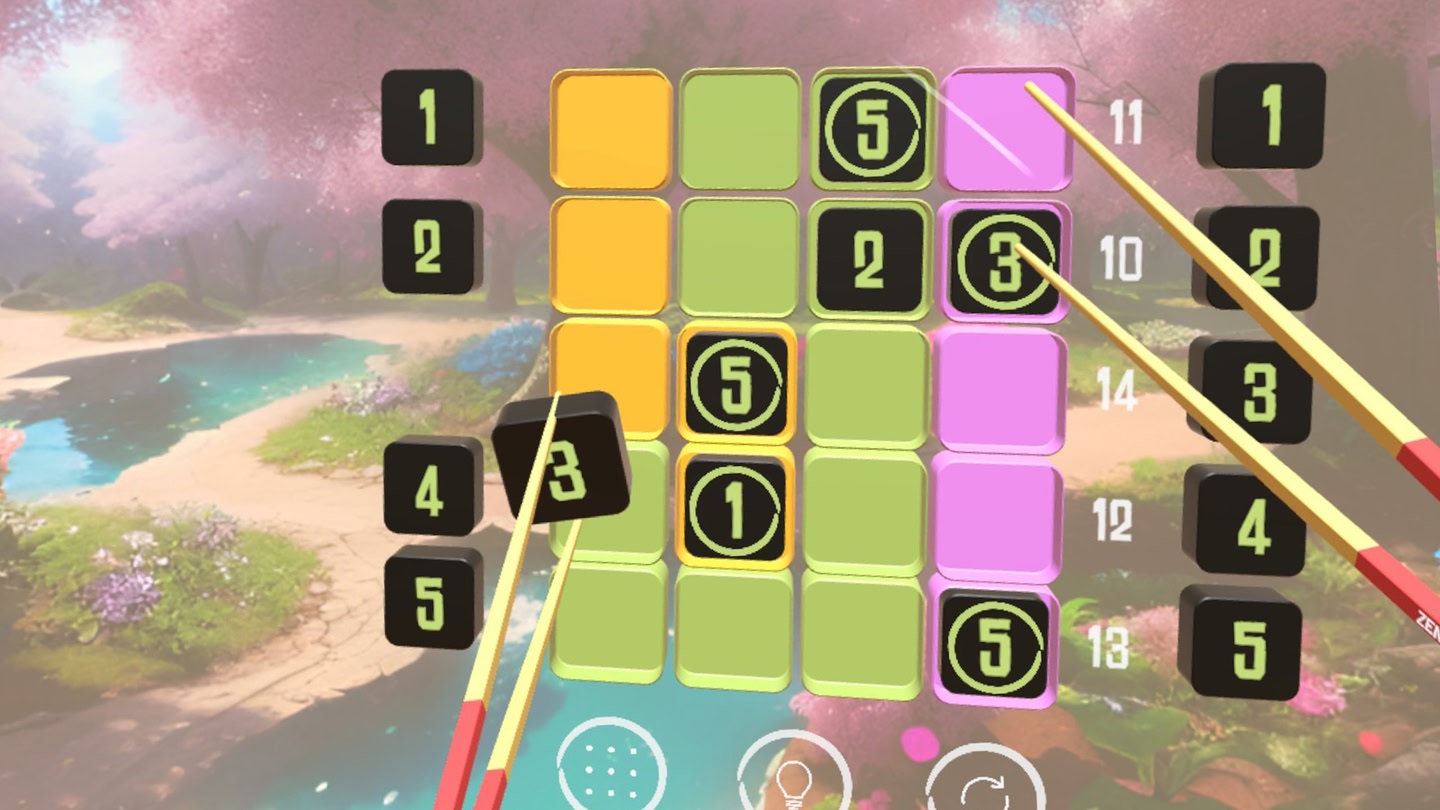Click the orange tile in the top-left of the grid

[610, 127]
